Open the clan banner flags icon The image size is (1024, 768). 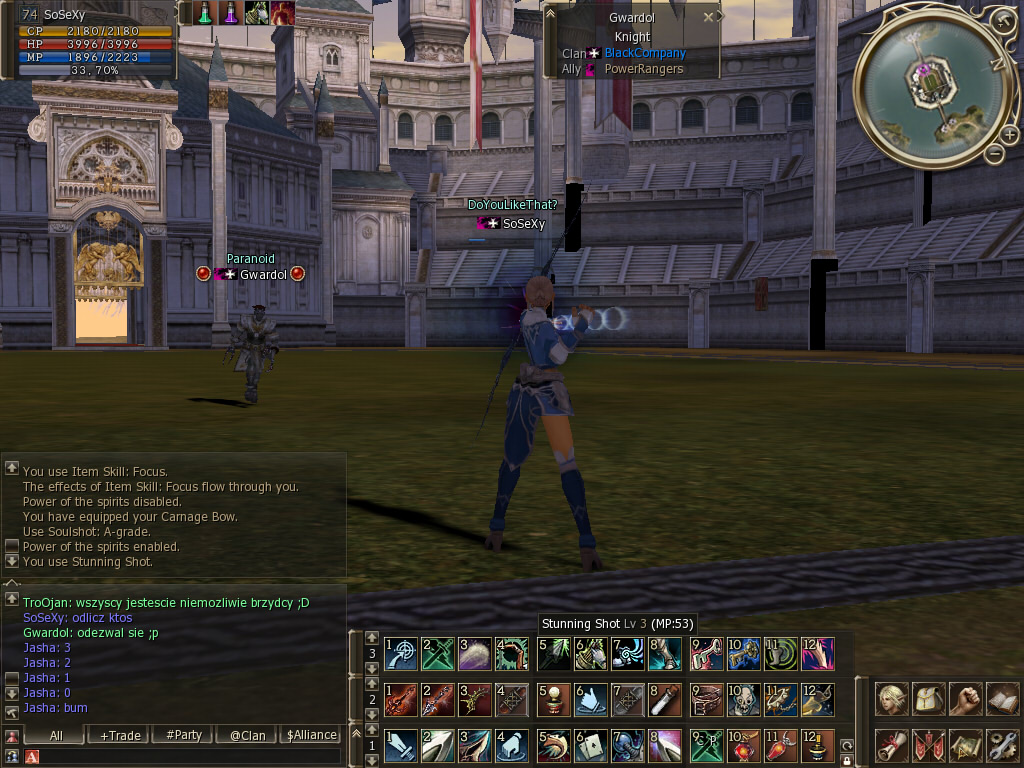coord(929,745)
